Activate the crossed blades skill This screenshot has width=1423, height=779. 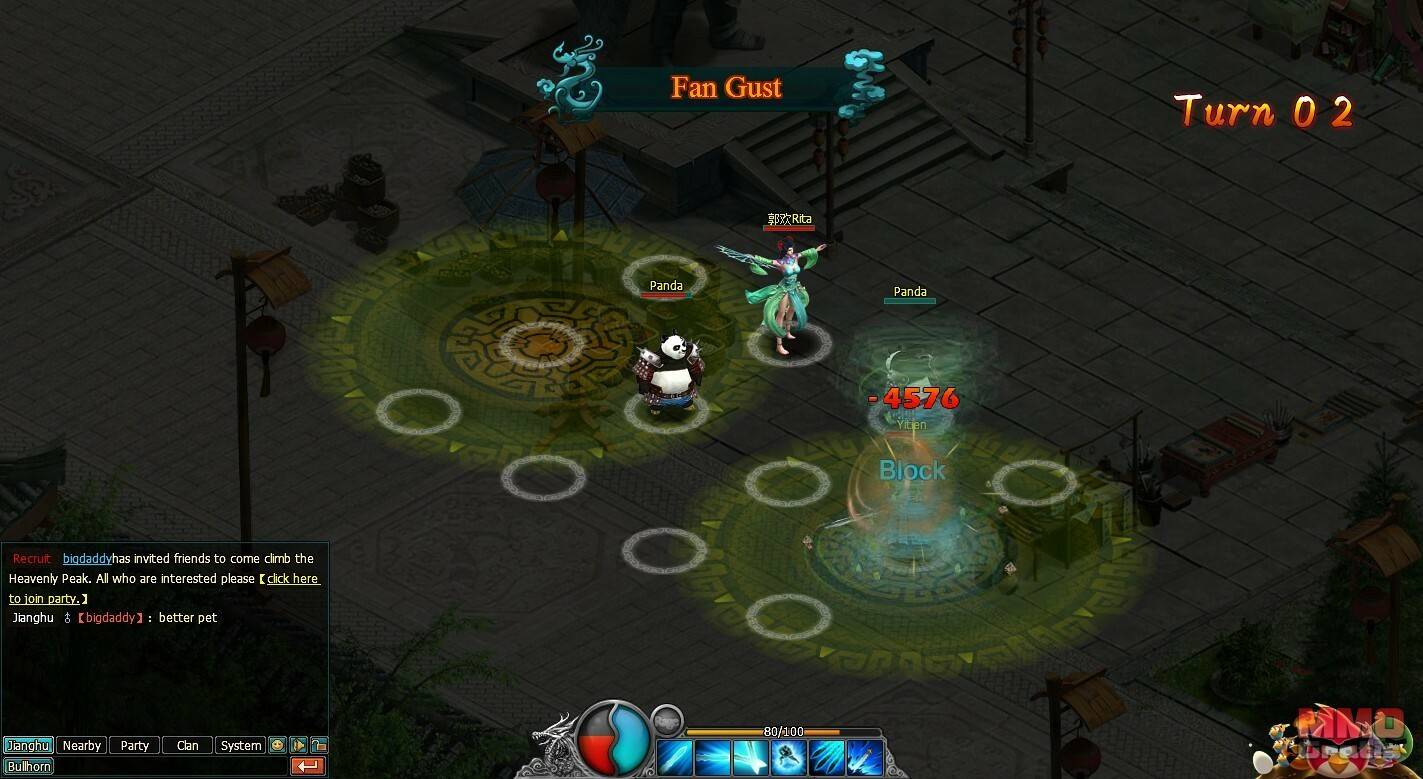[751, 758]
